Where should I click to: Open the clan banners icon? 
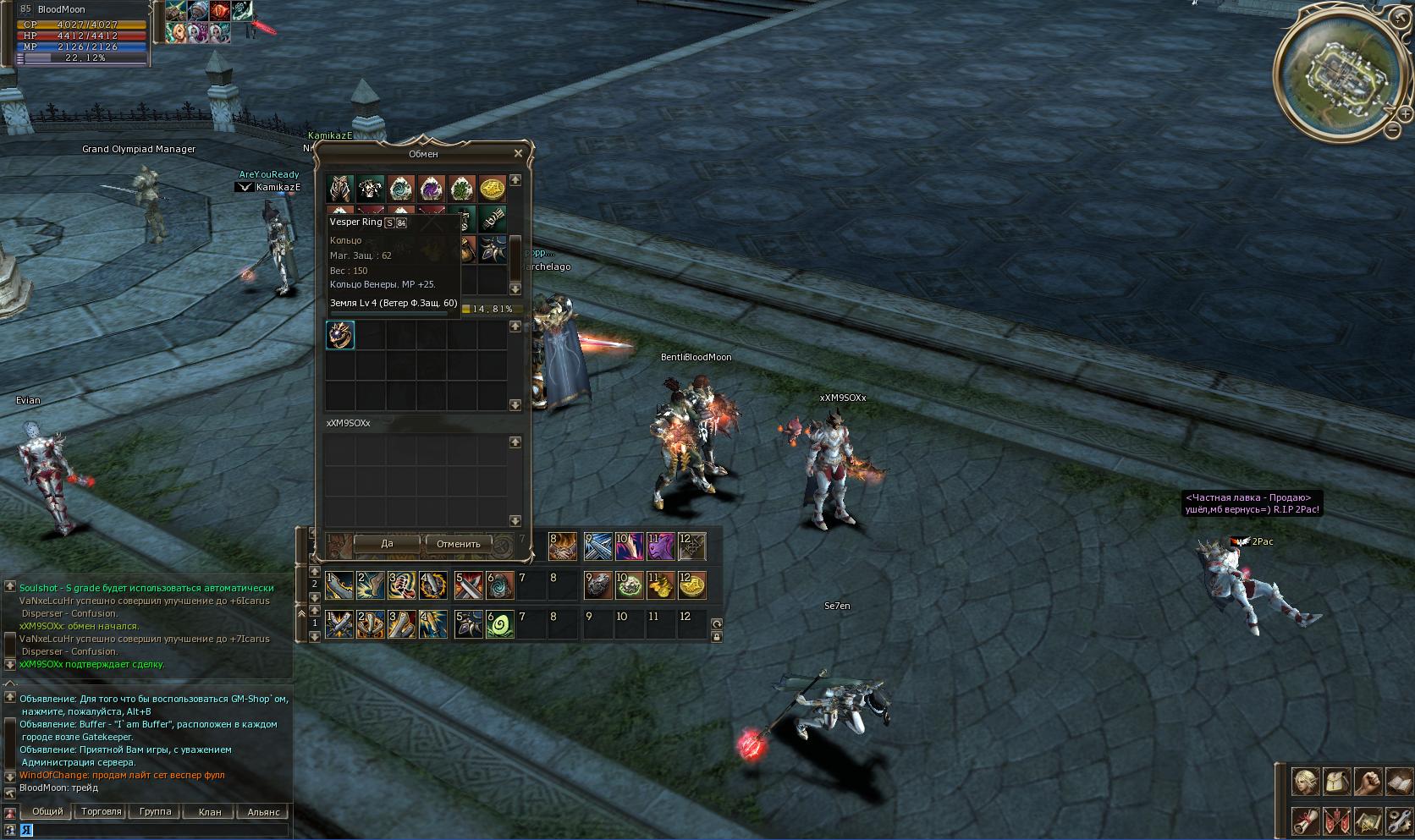1337,820
